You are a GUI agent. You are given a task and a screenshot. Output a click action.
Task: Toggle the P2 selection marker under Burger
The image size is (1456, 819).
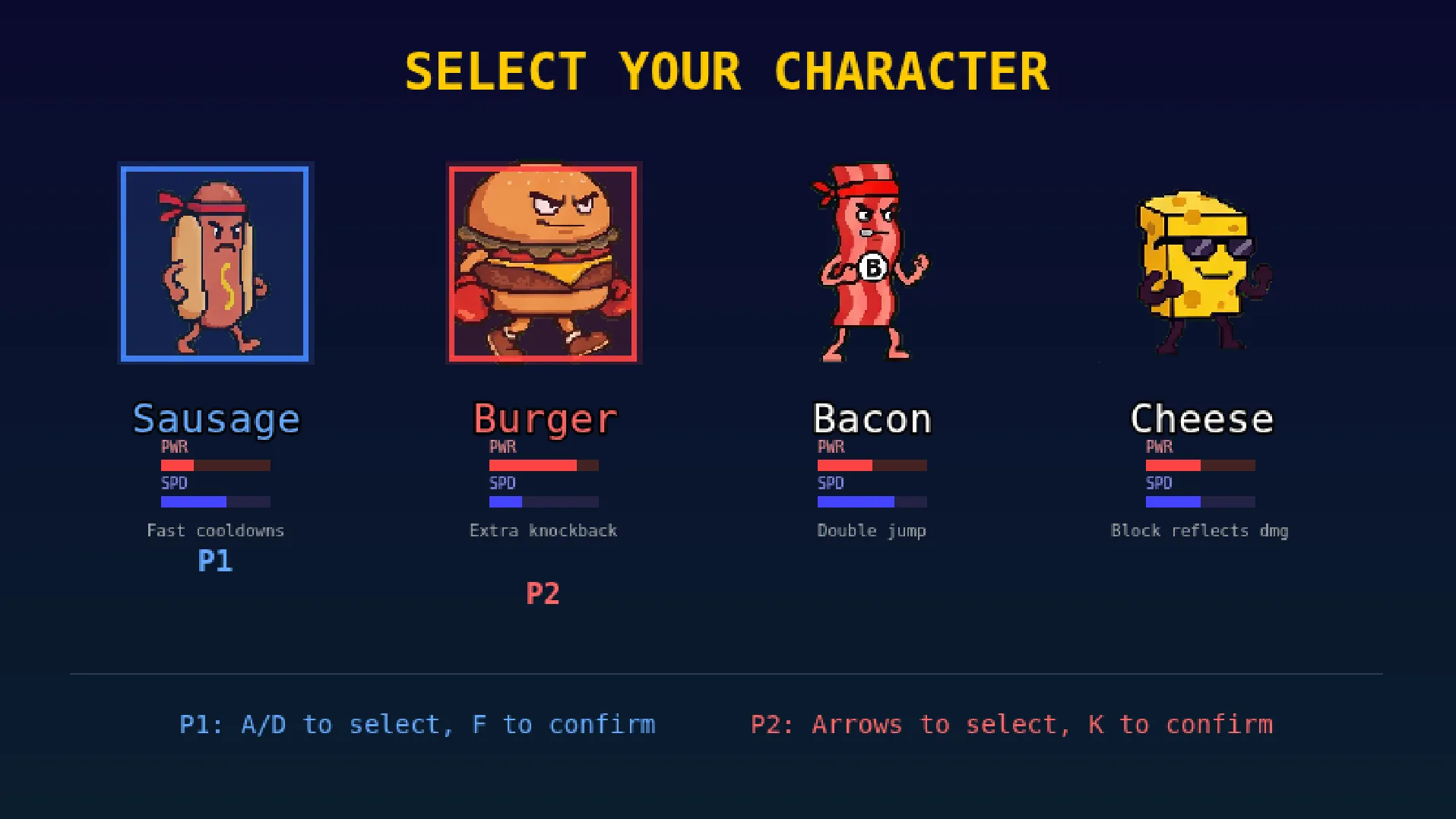point(543,594)
